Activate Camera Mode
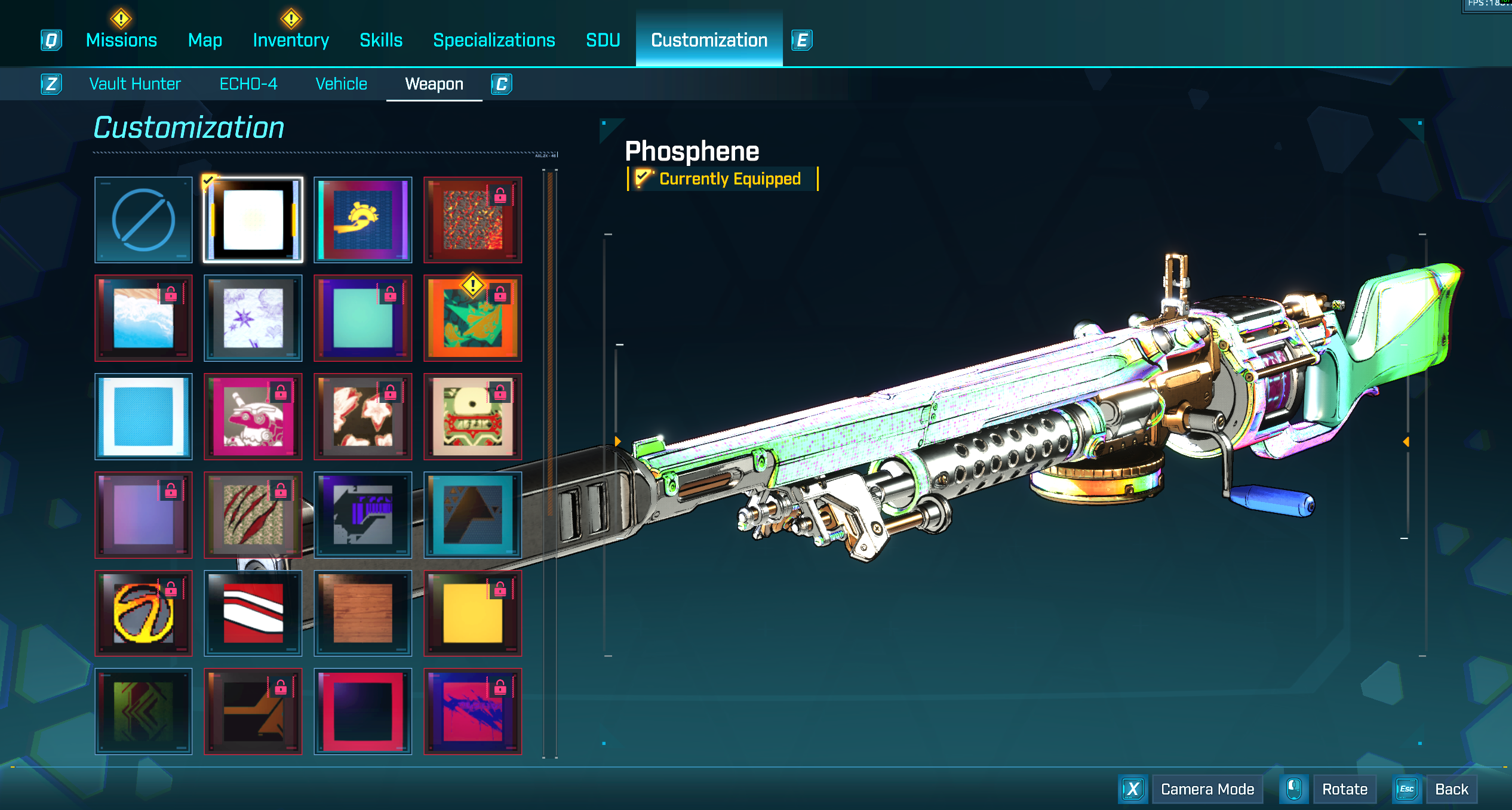The height and width of the screenshot is (810, 1512). coord(1207,789)
